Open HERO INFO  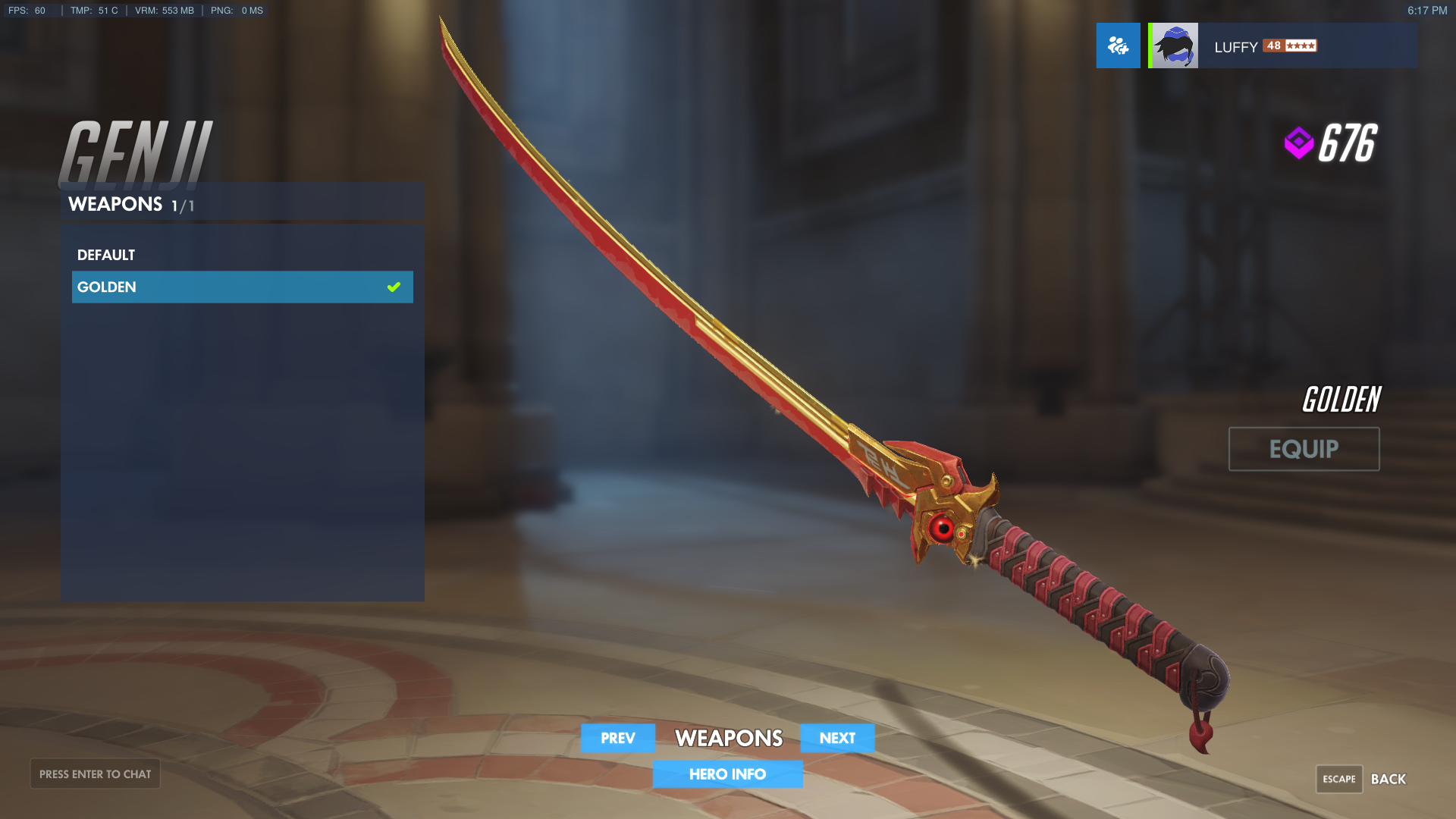727,774
